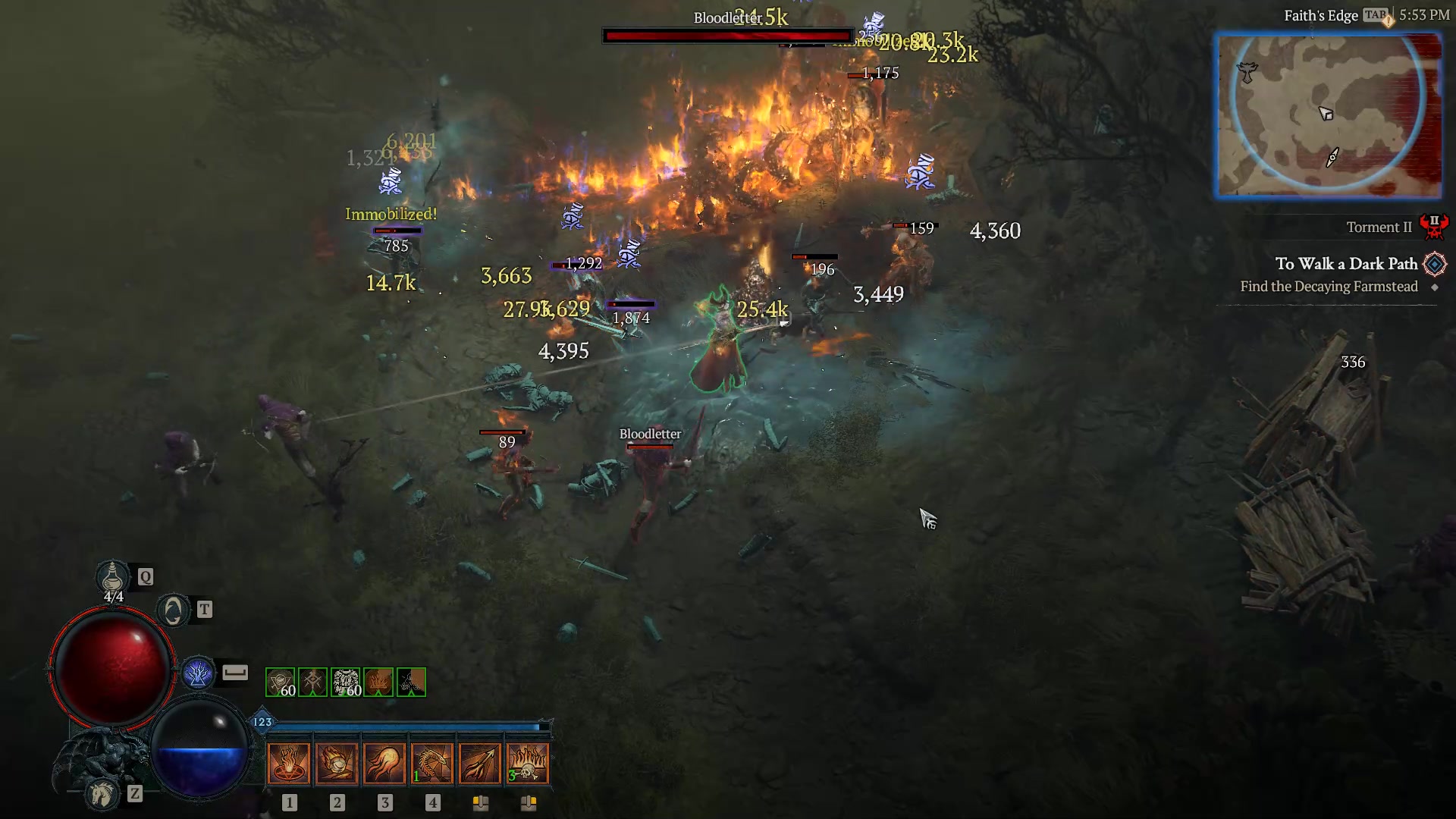Trigger the Fire Bolt basic attack icon
The height and width of the screenshot is (819, 1456).
tap(480, 762)
